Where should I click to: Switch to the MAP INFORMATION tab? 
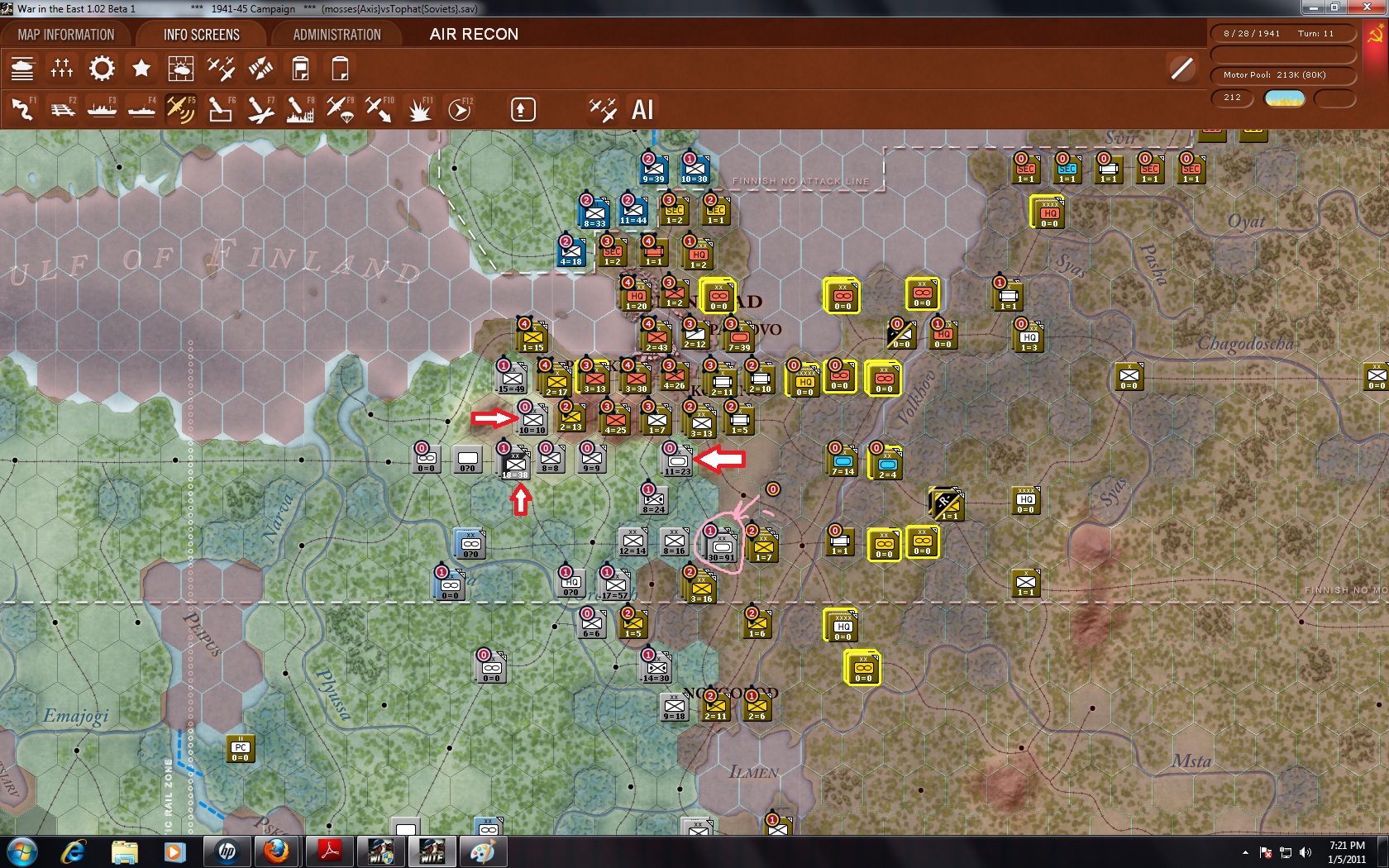(70, 34)
